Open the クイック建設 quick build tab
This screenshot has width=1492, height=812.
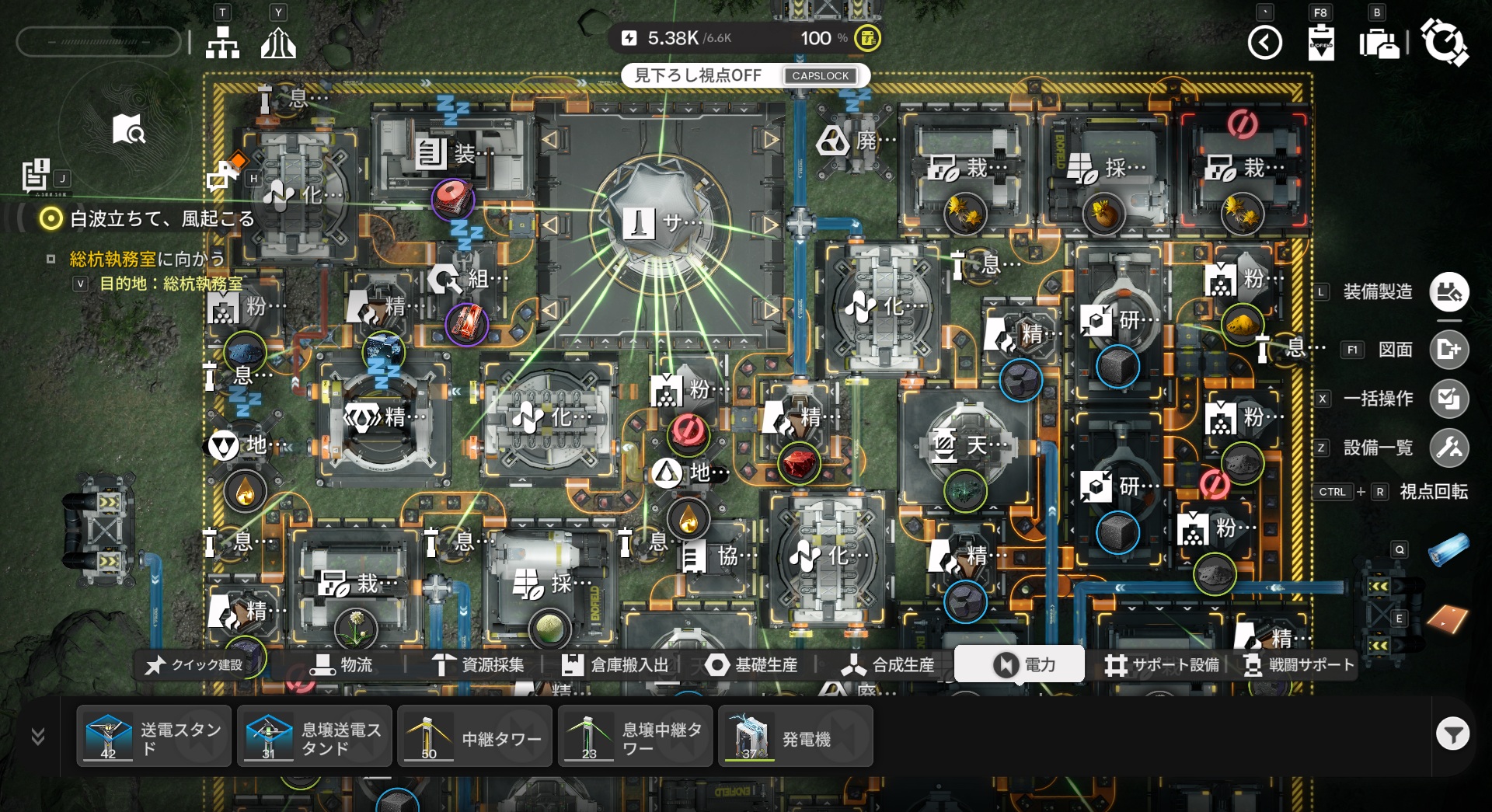(195, 665)
